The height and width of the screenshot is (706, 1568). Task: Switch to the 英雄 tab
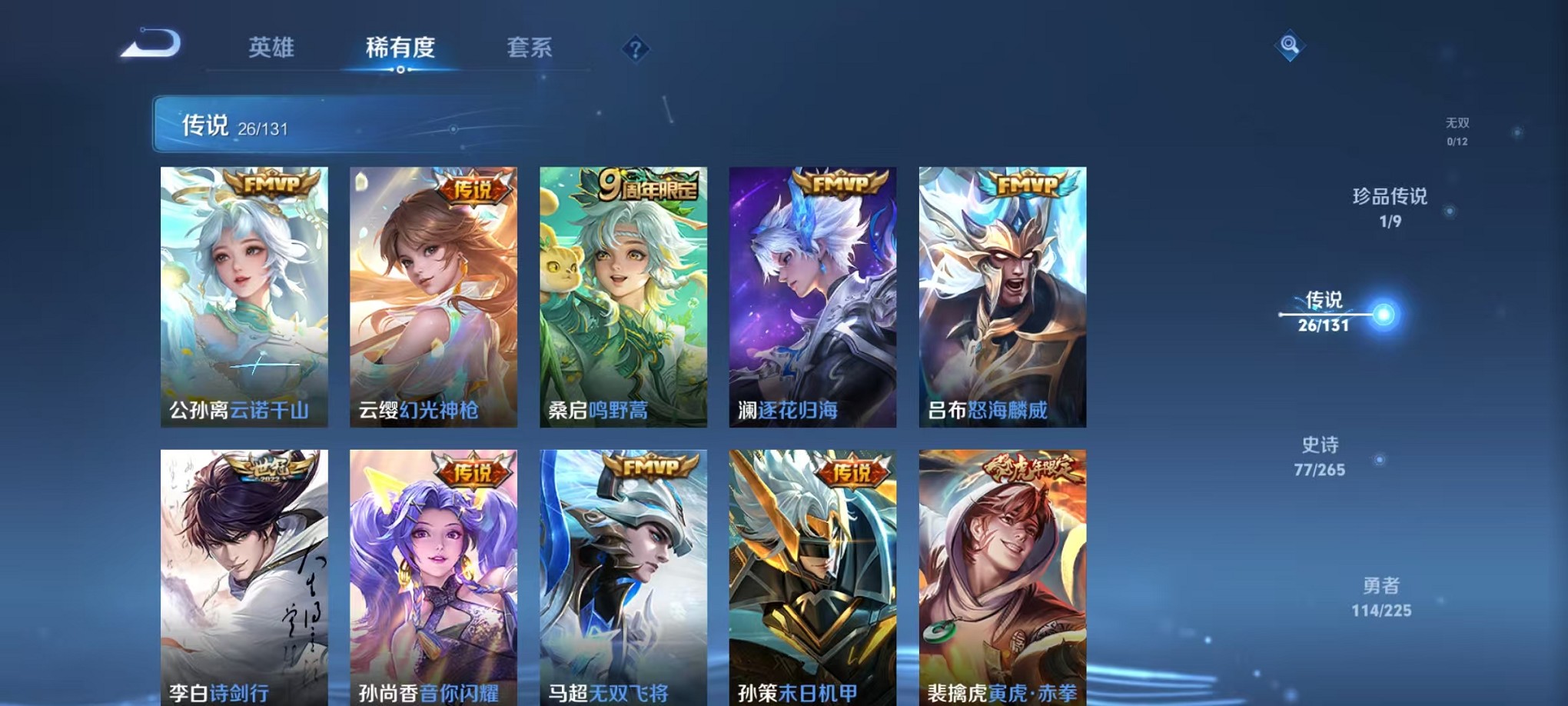point(273,48)
